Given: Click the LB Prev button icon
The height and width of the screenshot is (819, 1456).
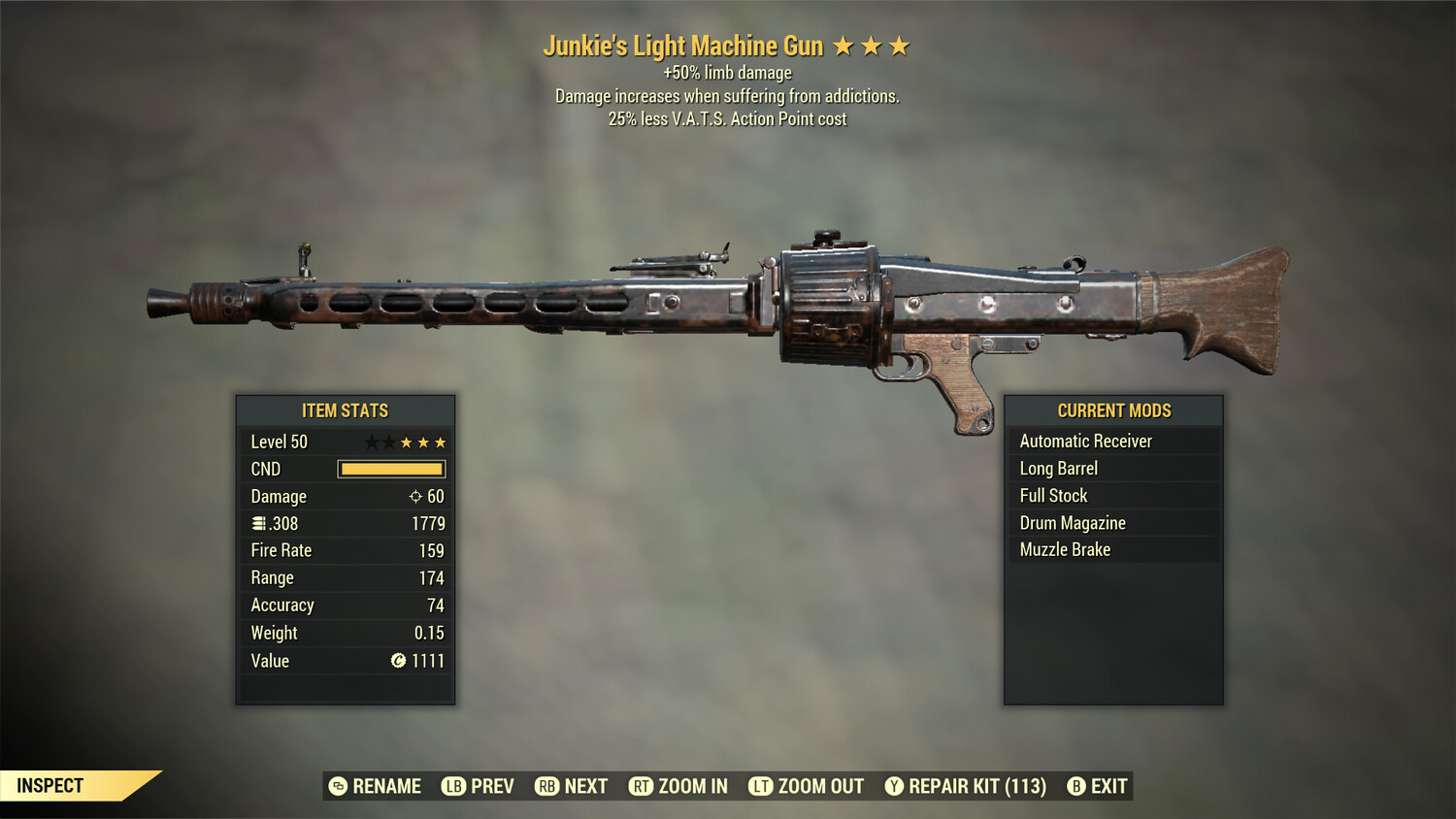Looking at the screenshot, I should pos(452,786).
